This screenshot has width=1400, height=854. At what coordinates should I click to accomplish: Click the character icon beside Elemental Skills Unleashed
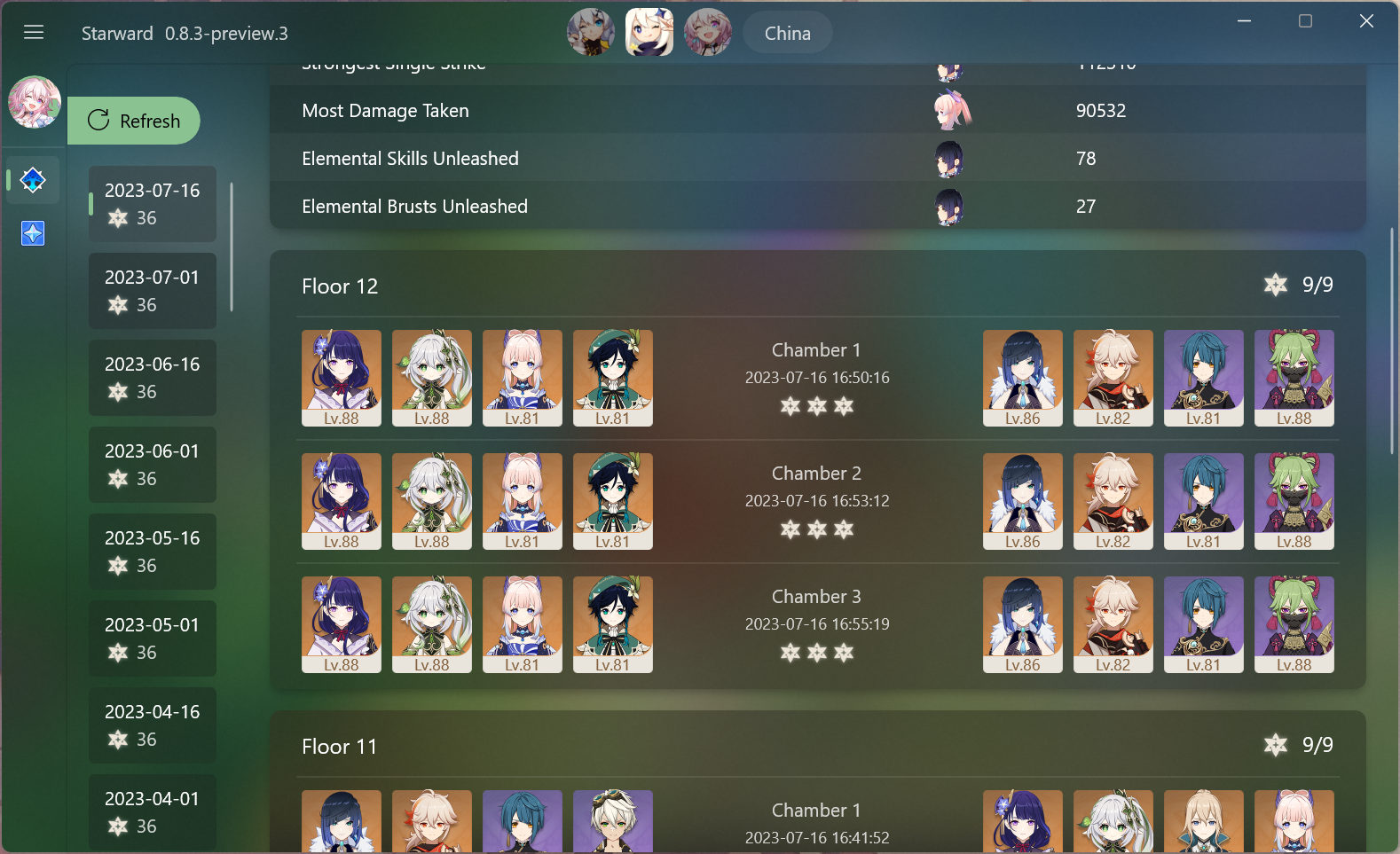(x=948, y=159)
